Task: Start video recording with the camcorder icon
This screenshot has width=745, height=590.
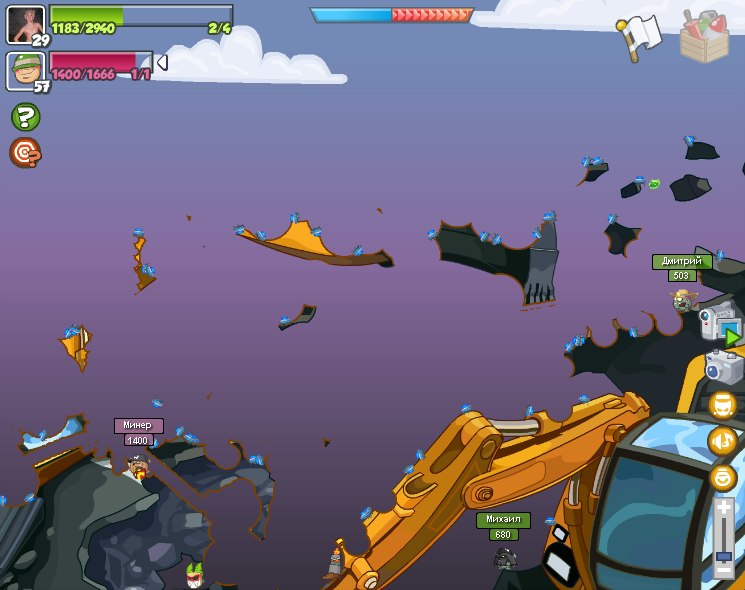Action: tap(719, 323)
